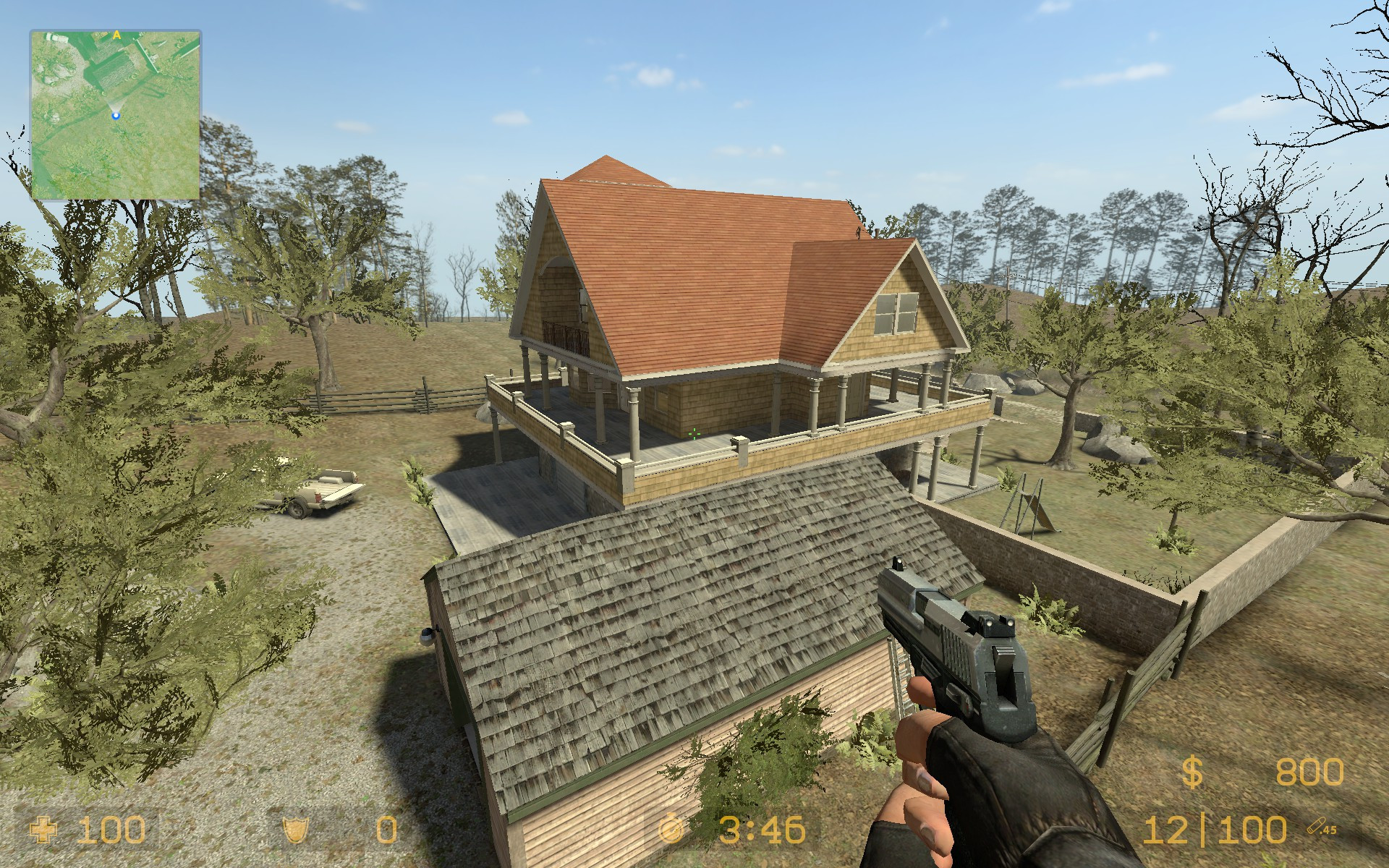The image size is (1389, 868).
Task: Click the security camera mounted on the shed wall
Action: 427,637
